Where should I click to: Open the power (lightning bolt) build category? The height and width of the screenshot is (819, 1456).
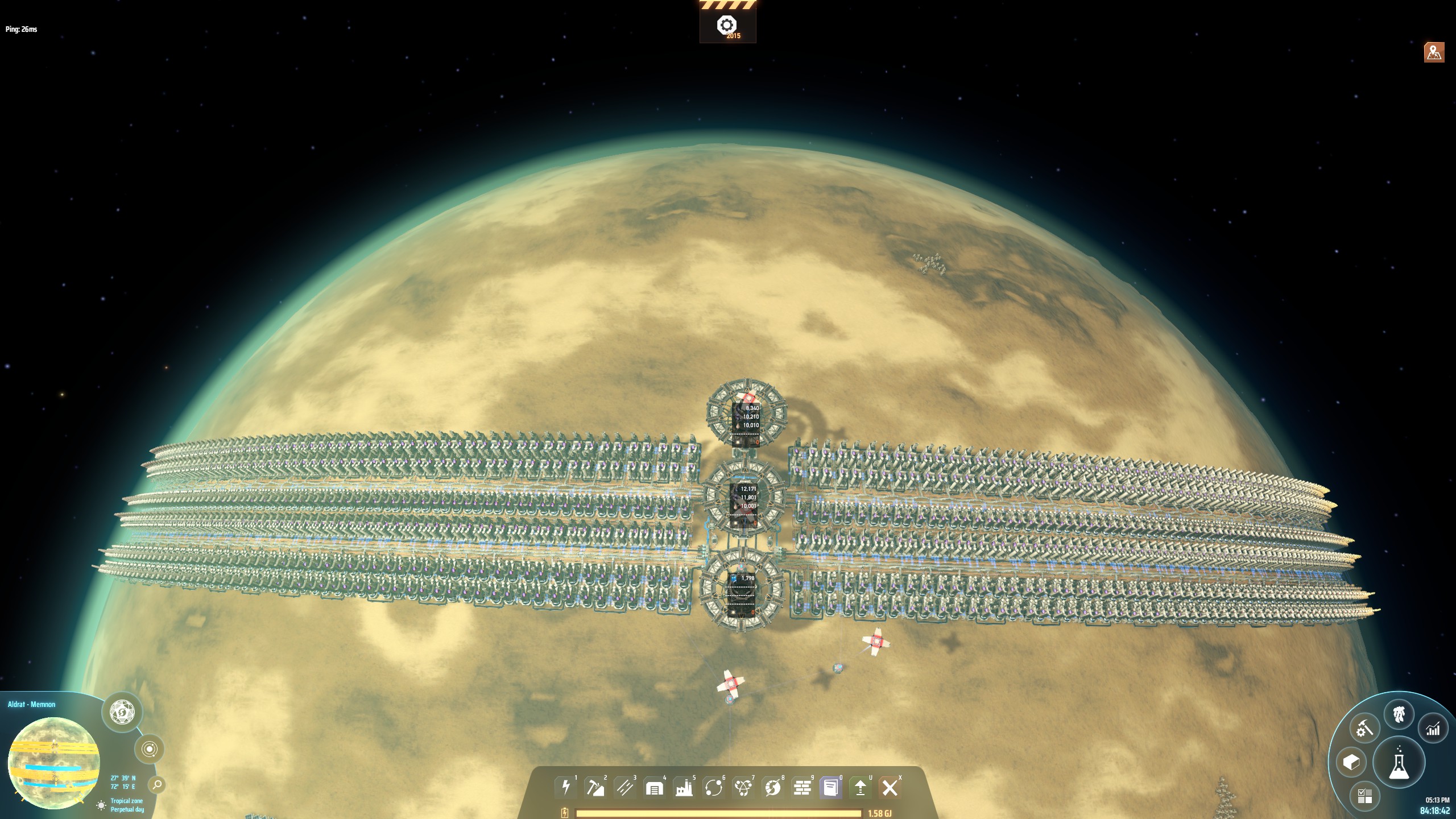coord(566,788)
